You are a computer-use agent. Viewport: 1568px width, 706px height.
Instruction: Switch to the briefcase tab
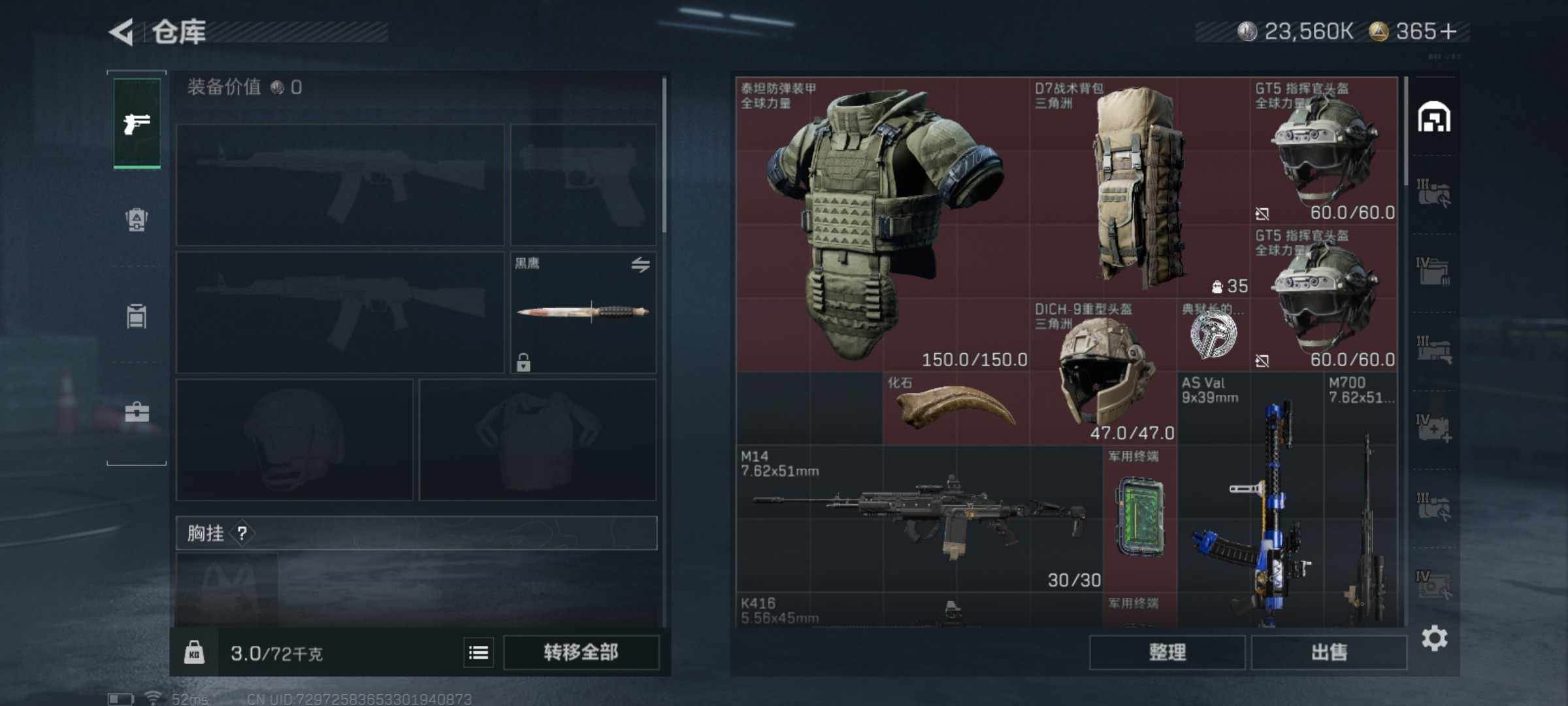tap(137, 412)
